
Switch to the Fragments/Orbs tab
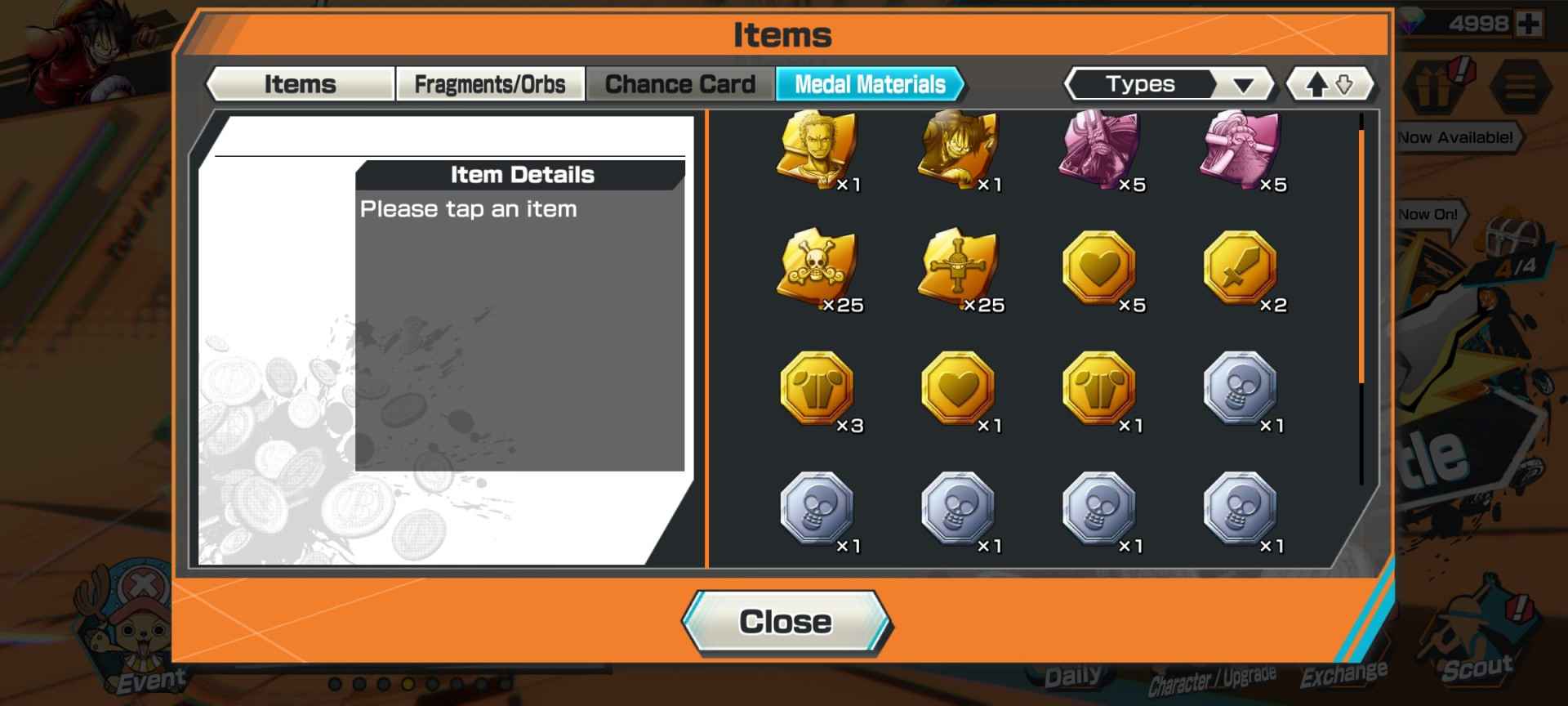[490, 82]
